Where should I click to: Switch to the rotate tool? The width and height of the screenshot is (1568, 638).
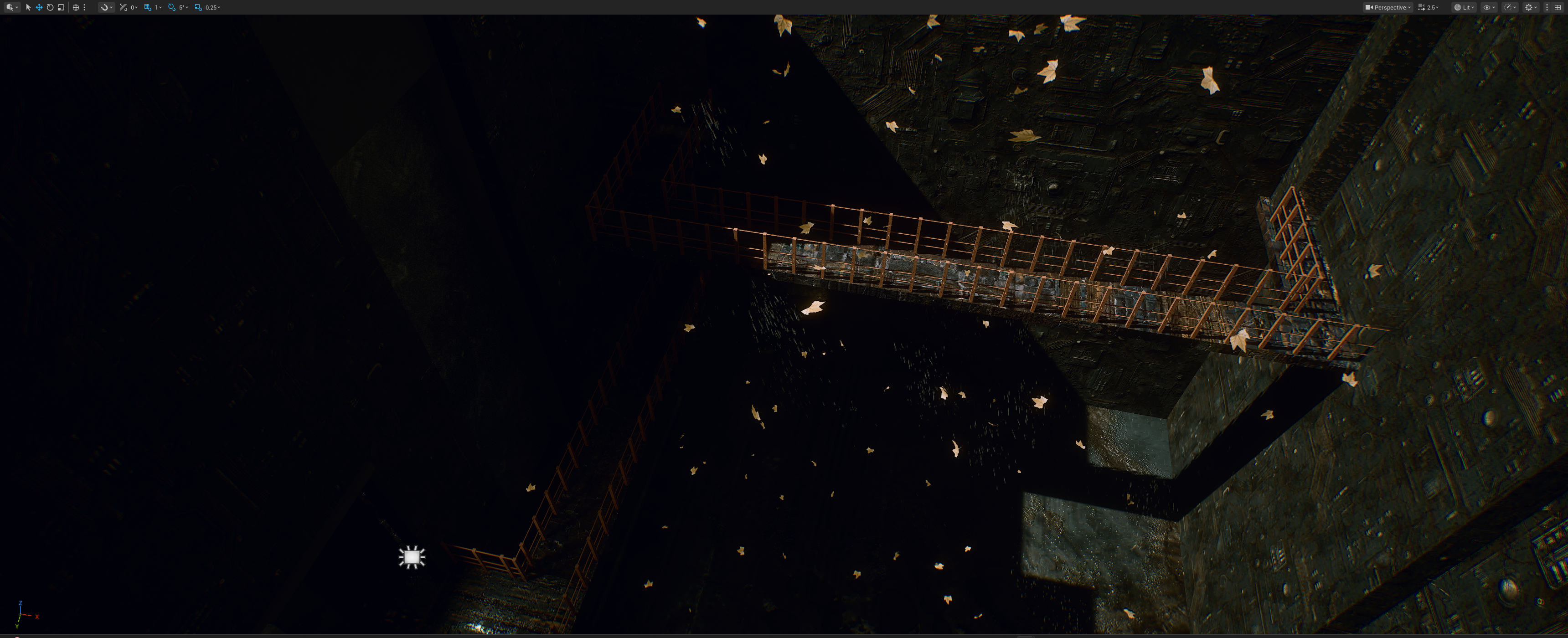[x=50, y=7]
